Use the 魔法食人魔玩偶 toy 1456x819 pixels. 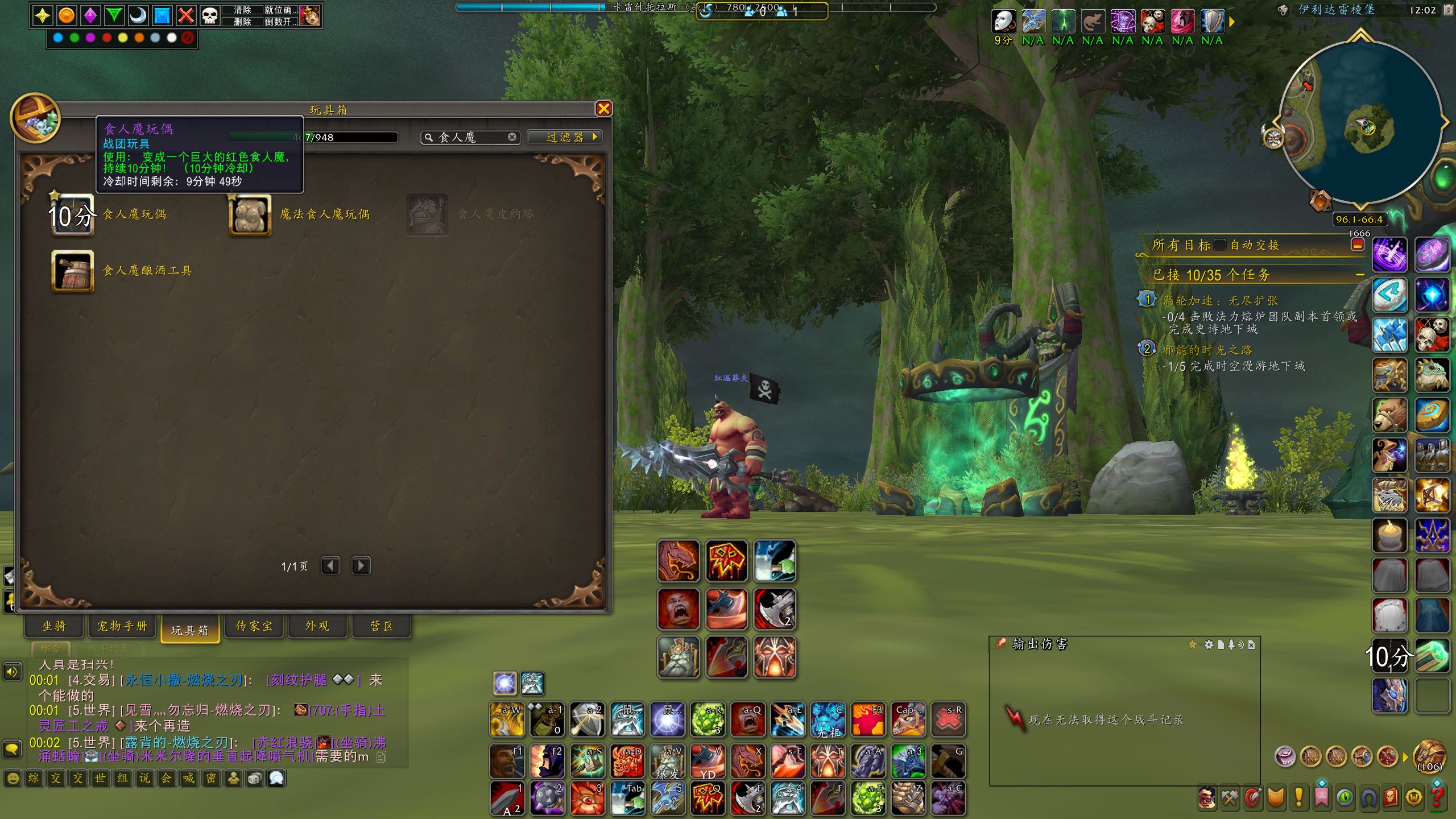(x=250, y=214)
